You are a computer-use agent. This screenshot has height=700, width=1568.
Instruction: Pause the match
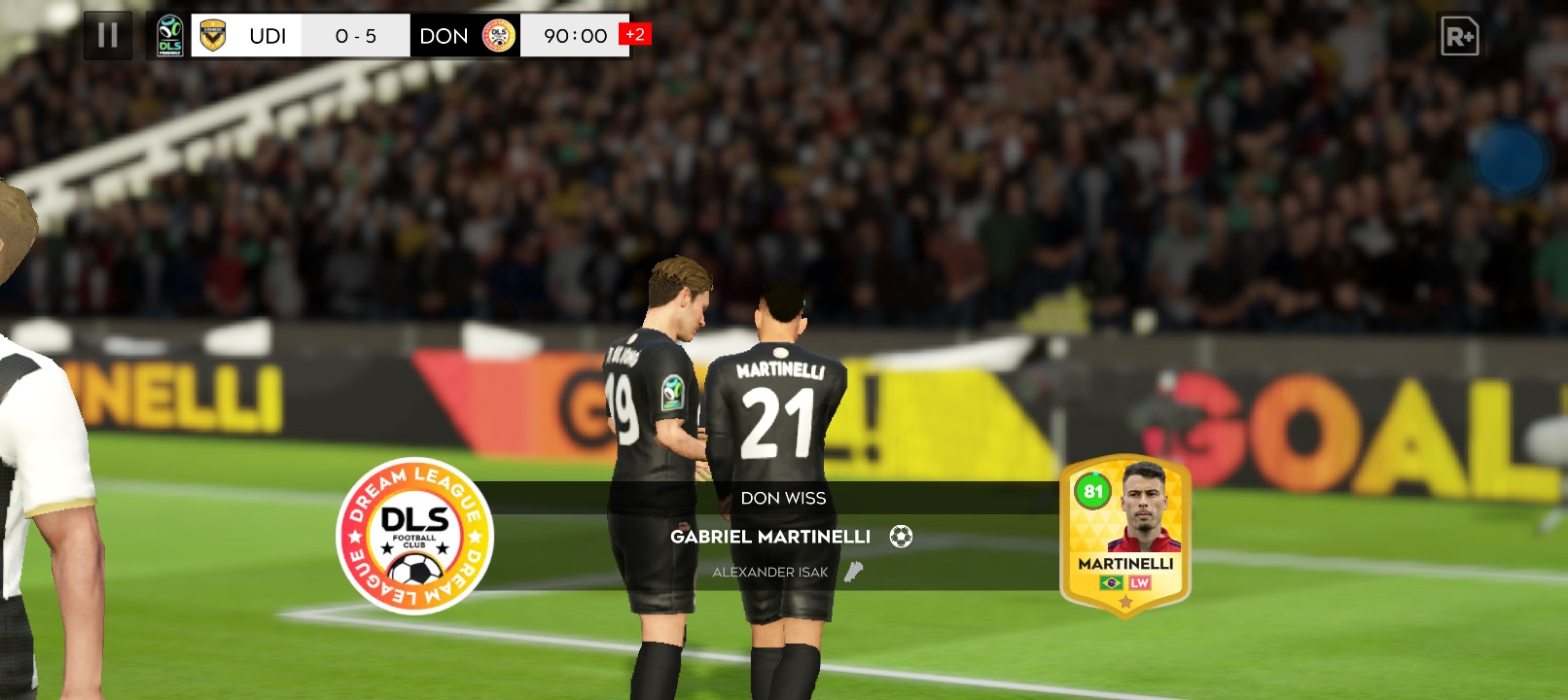pos(108,36)
